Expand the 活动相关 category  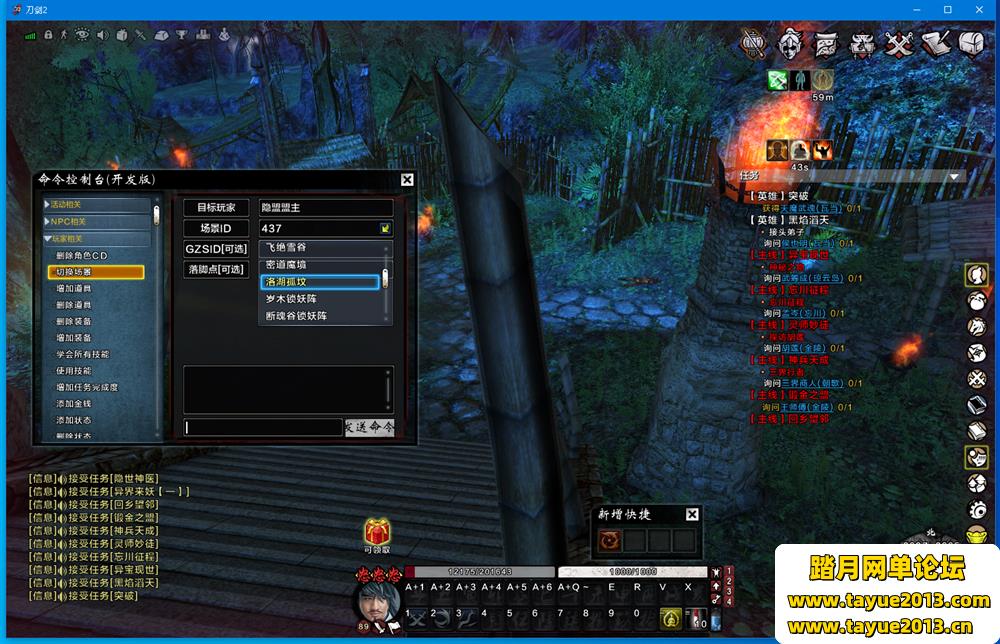[70, 204]
